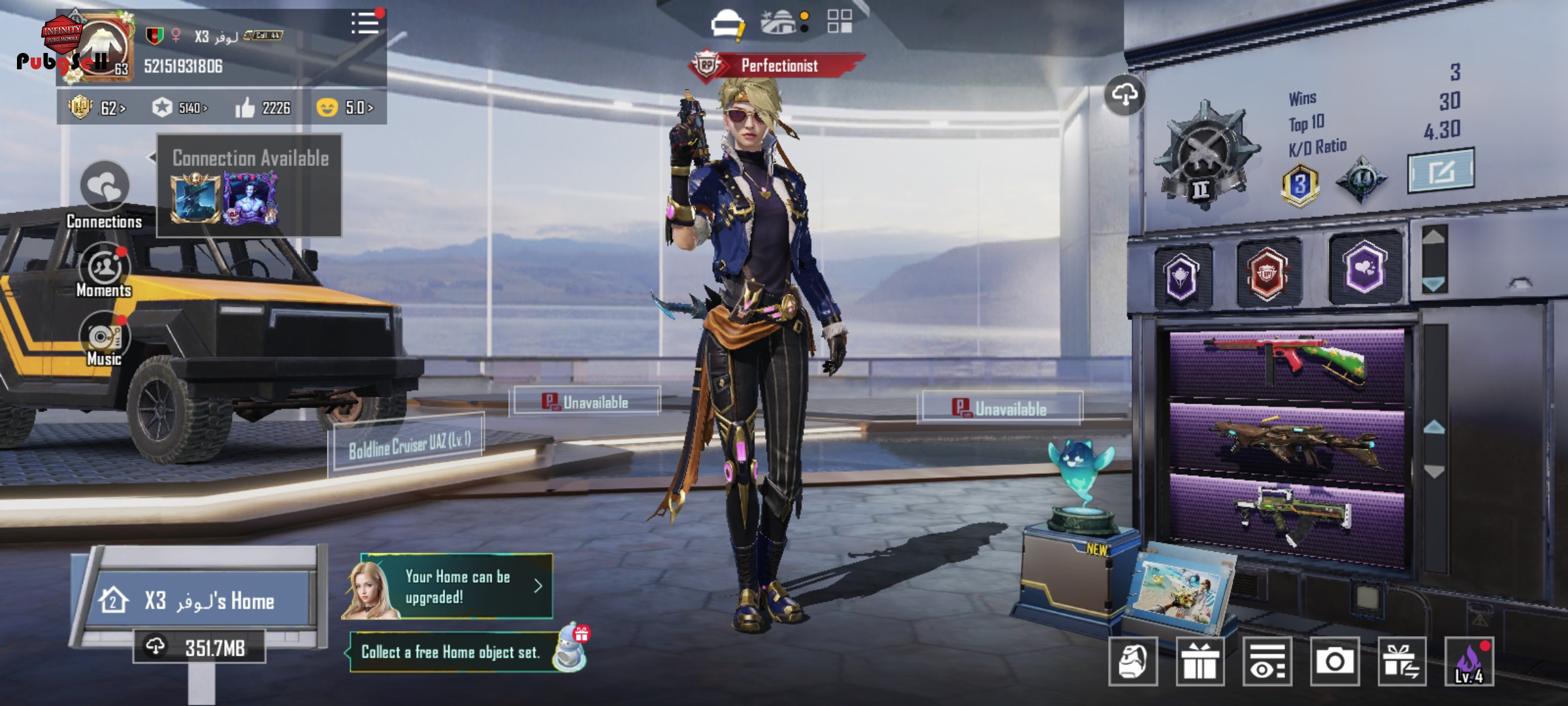Click the edit stats button
The height and width of the screenshot is (706, 1568).
click(x=1441, y=171)
